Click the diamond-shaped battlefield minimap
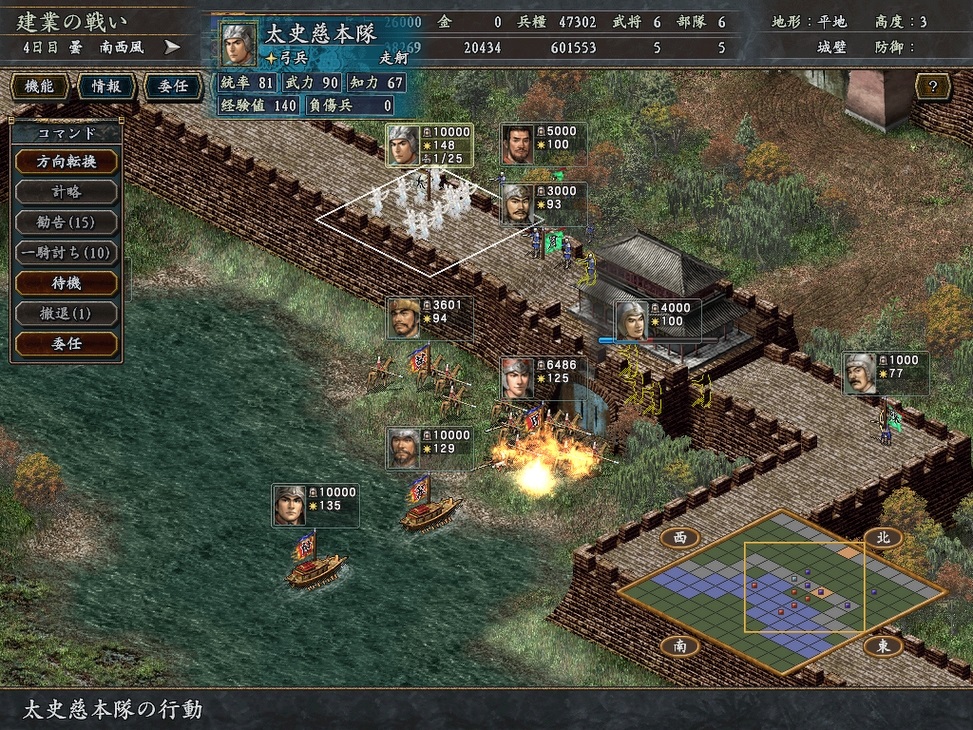This screenshot has height=730, width=973. [780, 592]
